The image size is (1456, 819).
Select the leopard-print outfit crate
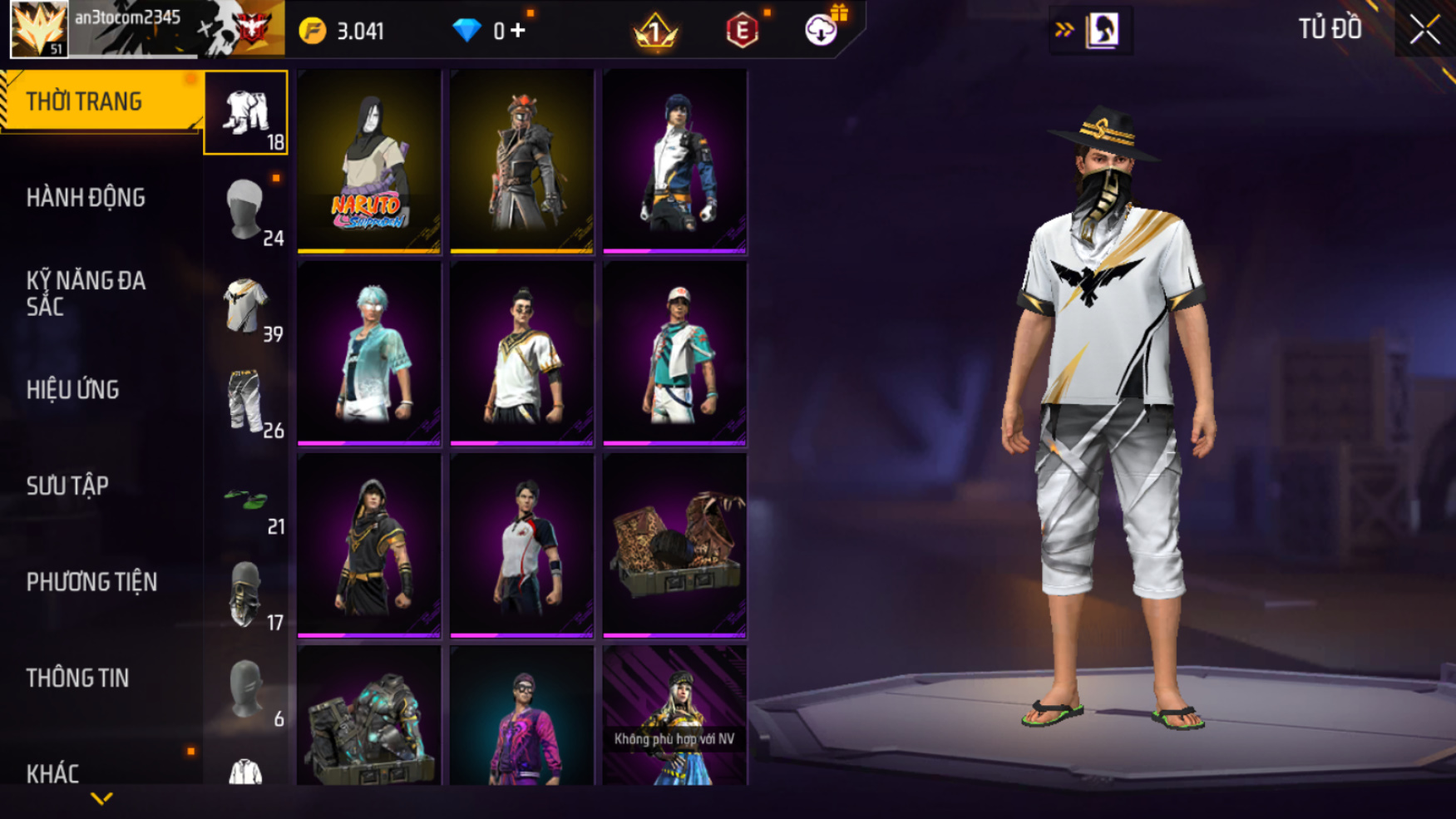click(x=674, y=545)
